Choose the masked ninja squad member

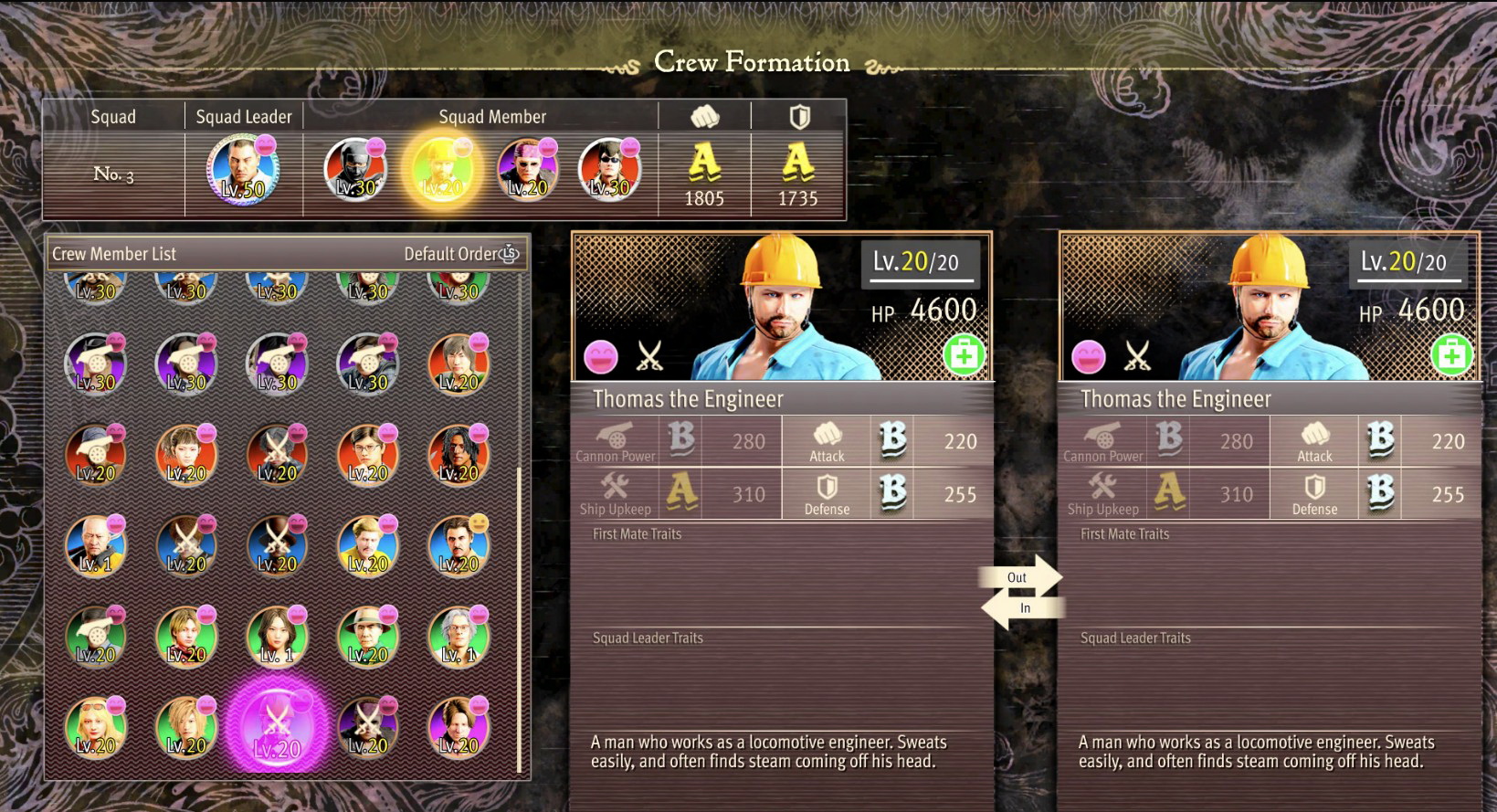click(x=355, y=170)
